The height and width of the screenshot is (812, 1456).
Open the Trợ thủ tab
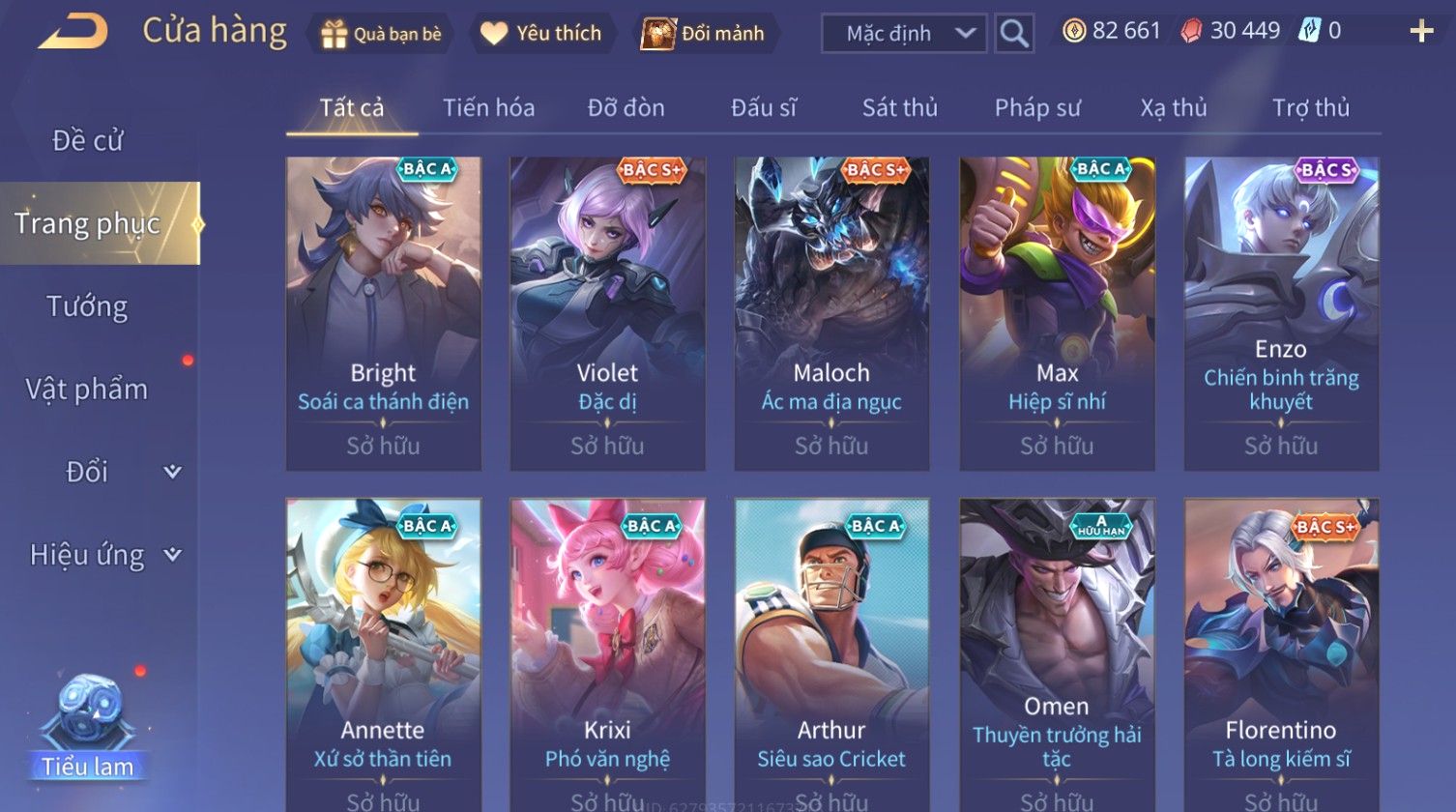[1310, 107]
